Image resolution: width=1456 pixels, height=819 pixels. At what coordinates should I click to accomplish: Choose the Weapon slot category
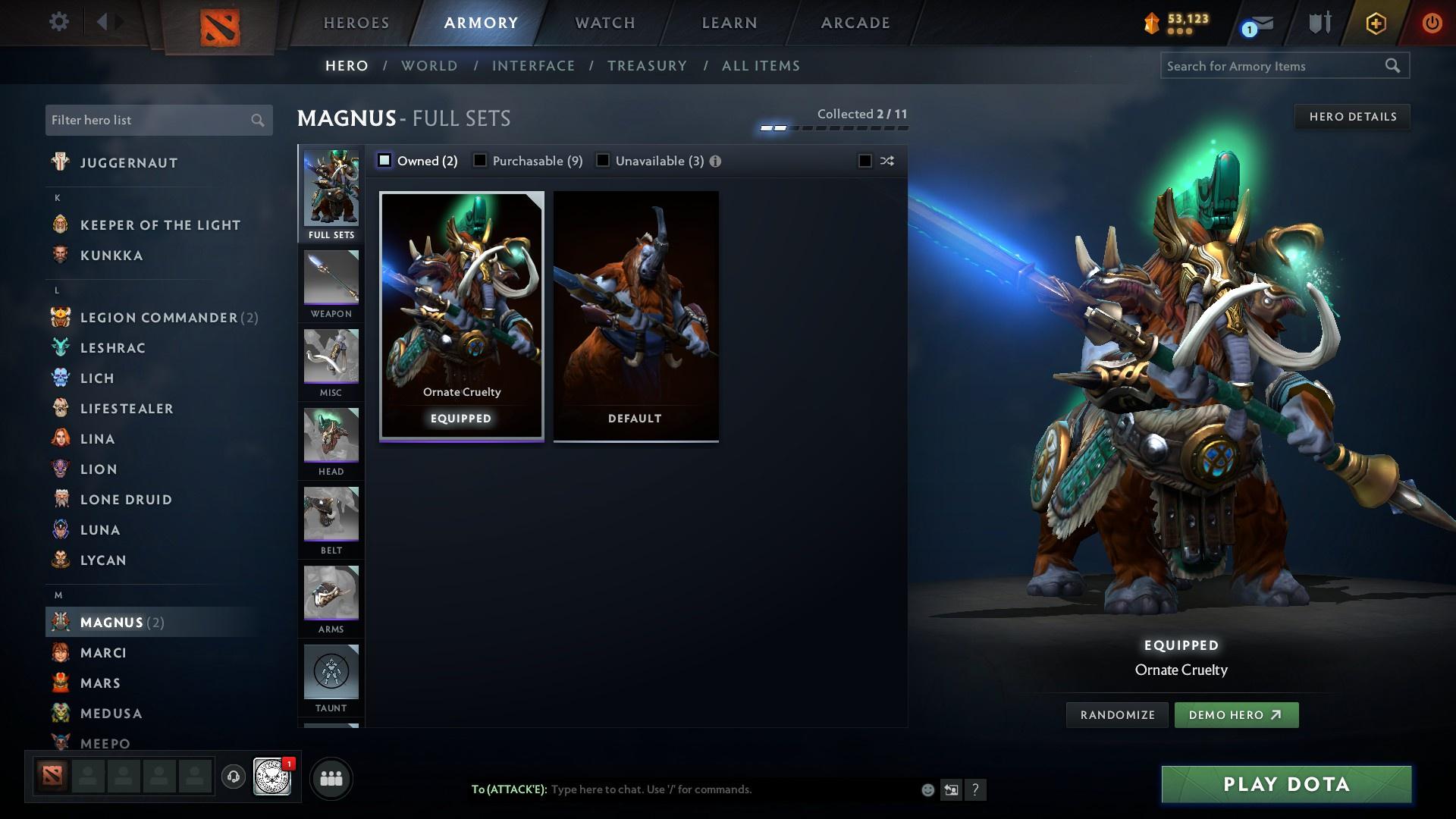331,285
